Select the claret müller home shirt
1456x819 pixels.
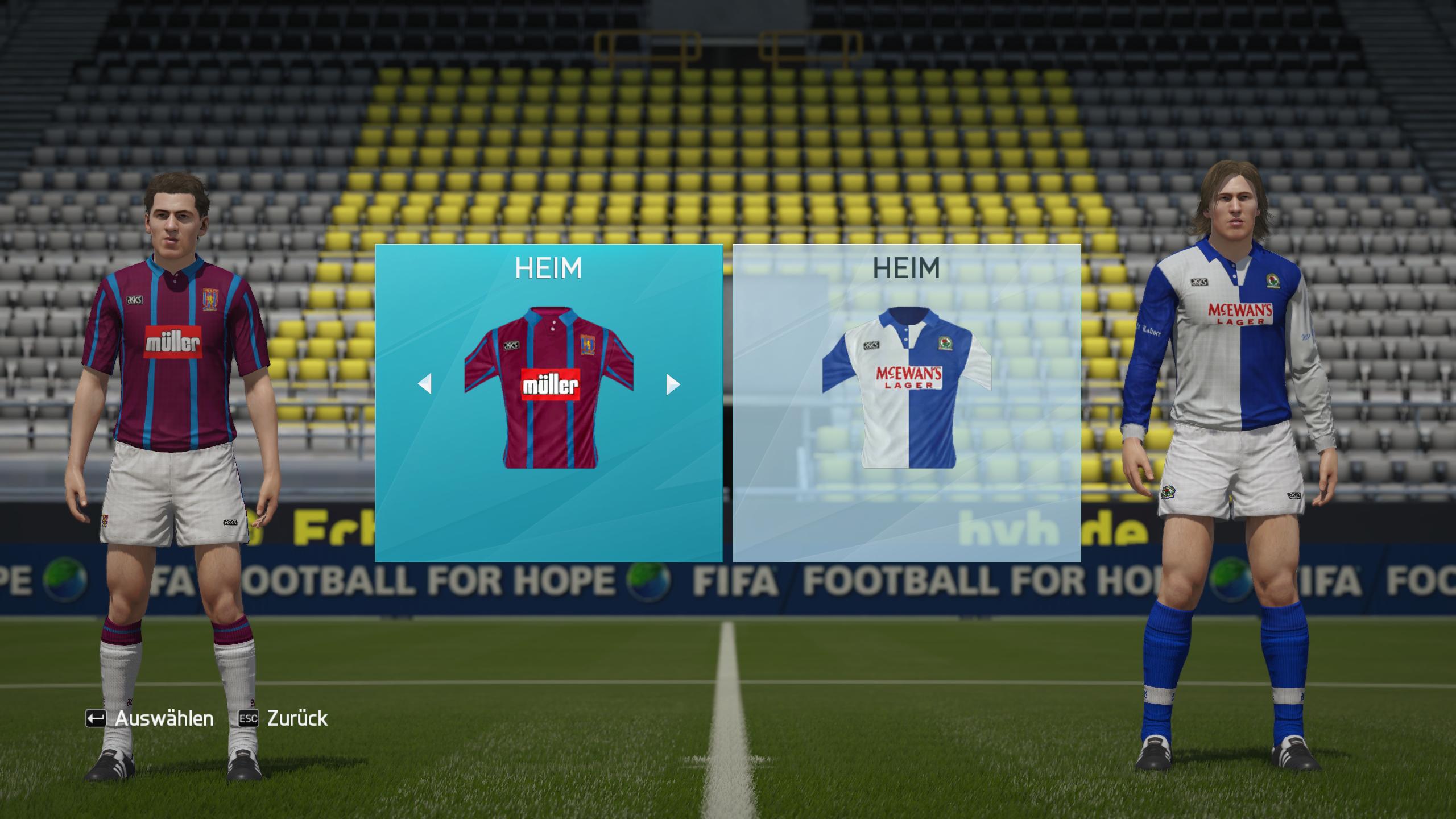click(x=549, y=388)
